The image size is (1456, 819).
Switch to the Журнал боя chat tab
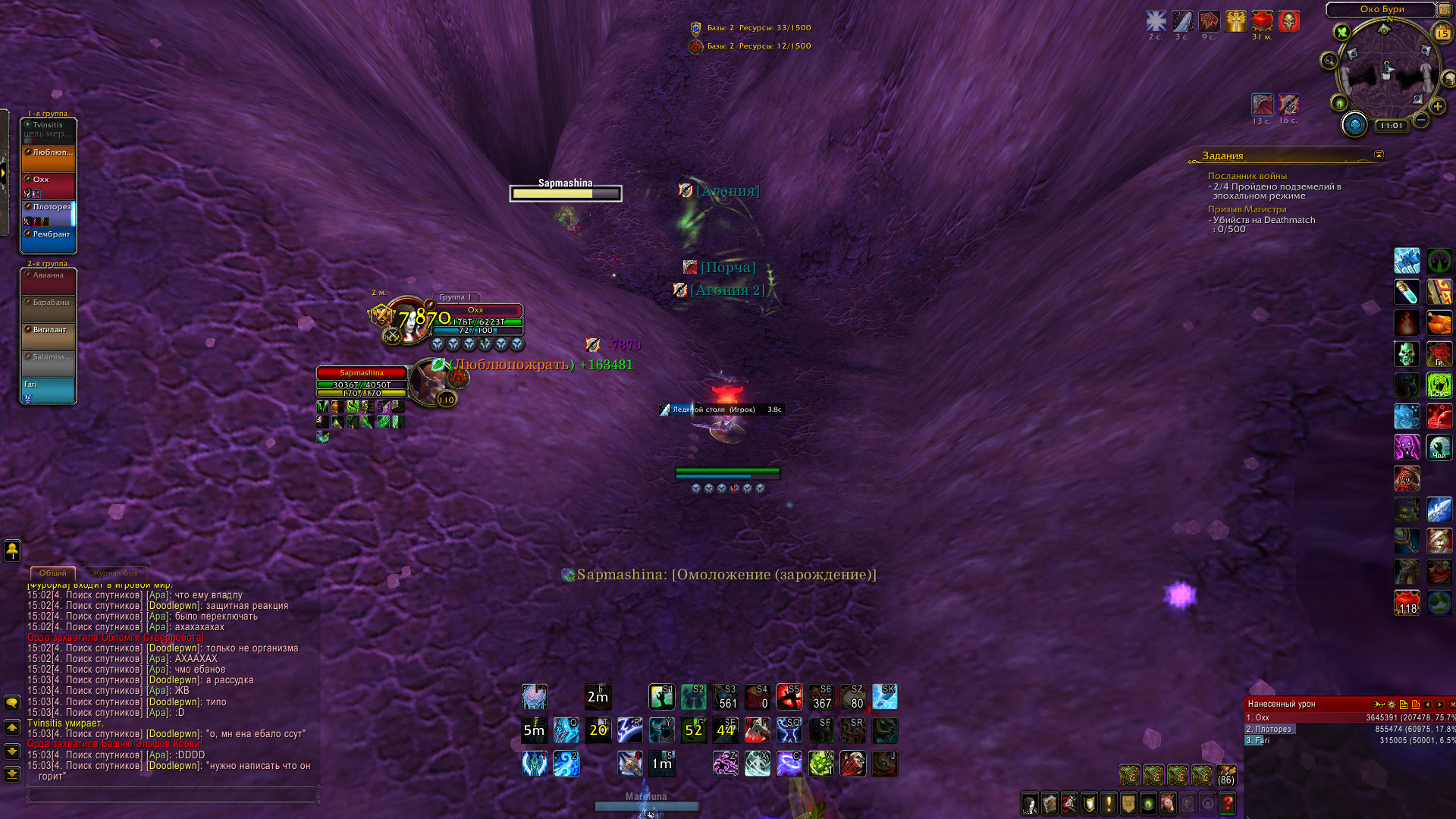coord(115,573)
